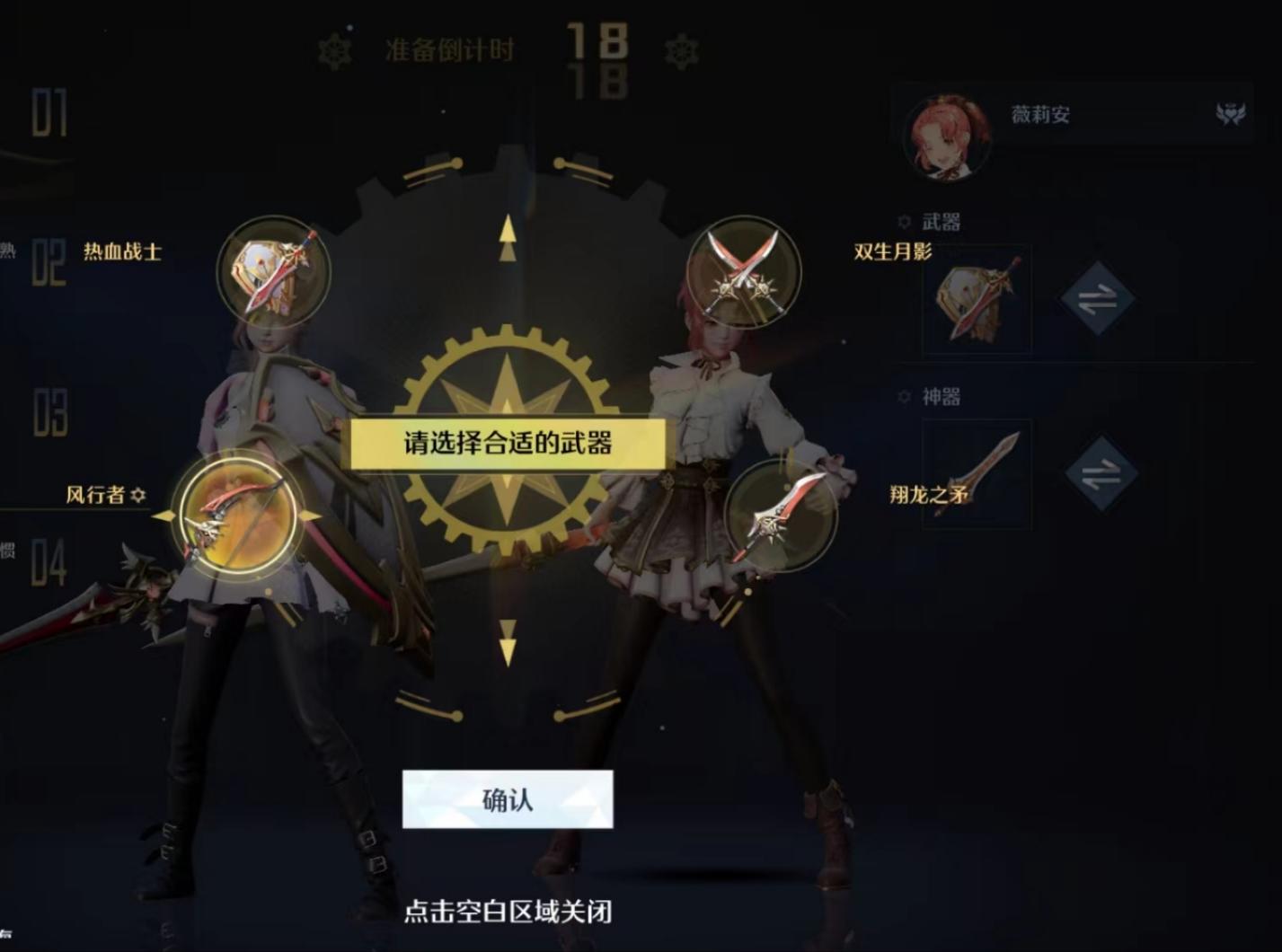
Task: Open the gear icon right of the countdown
Action: pyautogui.click(x=685, y=51)
